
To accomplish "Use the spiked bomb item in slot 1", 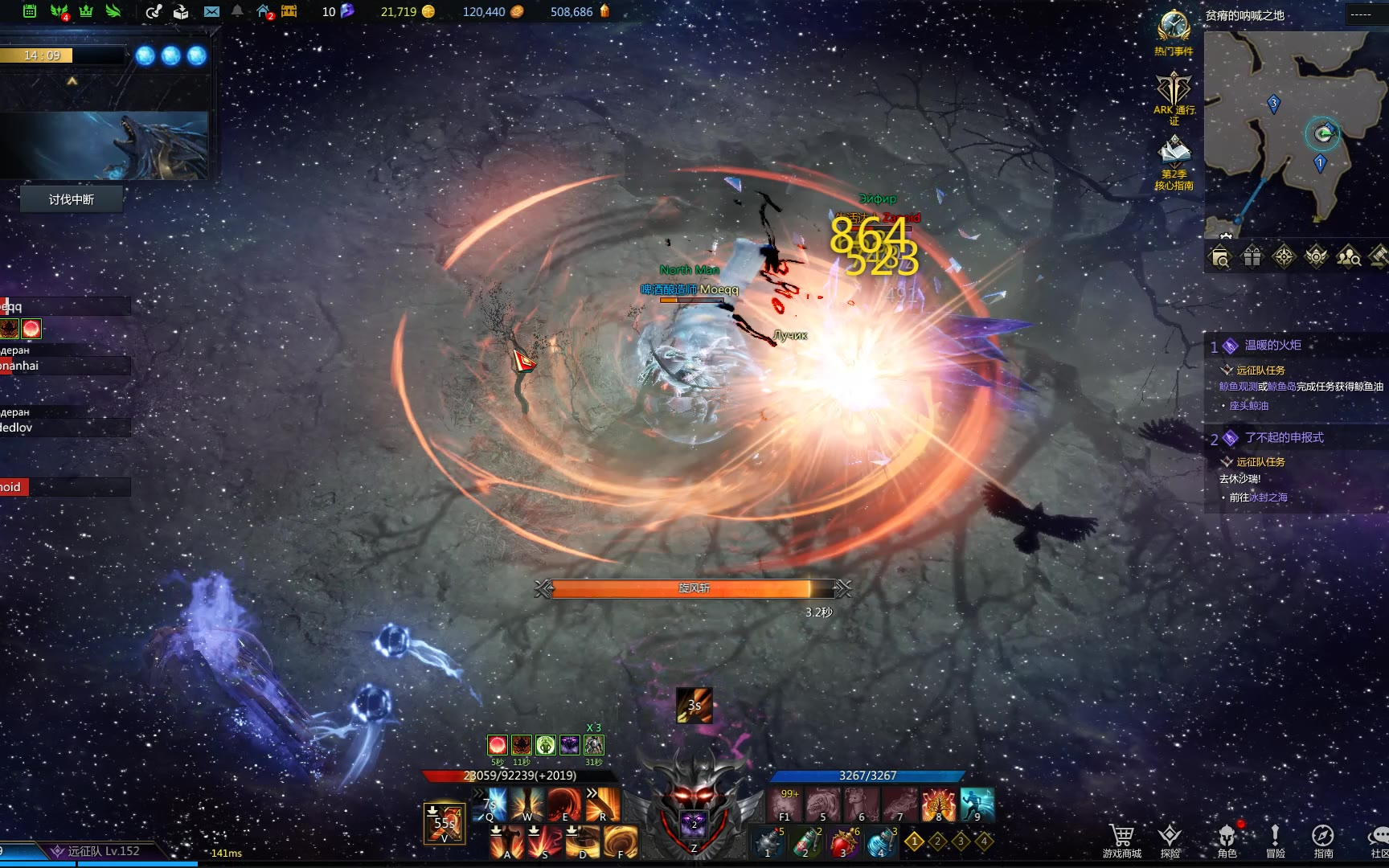I will [x=768, y=842].
